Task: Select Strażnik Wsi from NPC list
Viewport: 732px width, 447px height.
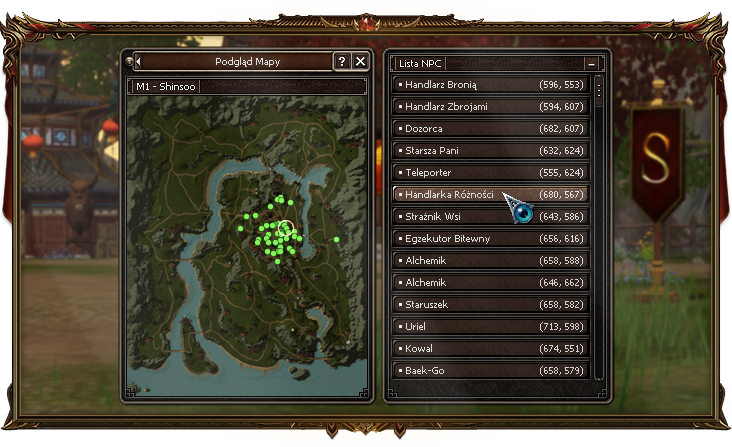Action: (x=491, y=216)
